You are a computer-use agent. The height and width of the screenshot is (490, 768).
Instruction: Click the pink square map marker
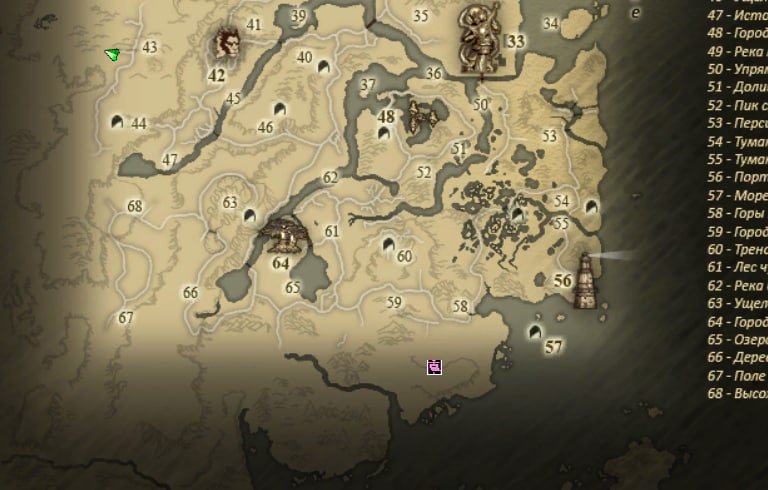point(434,367)
